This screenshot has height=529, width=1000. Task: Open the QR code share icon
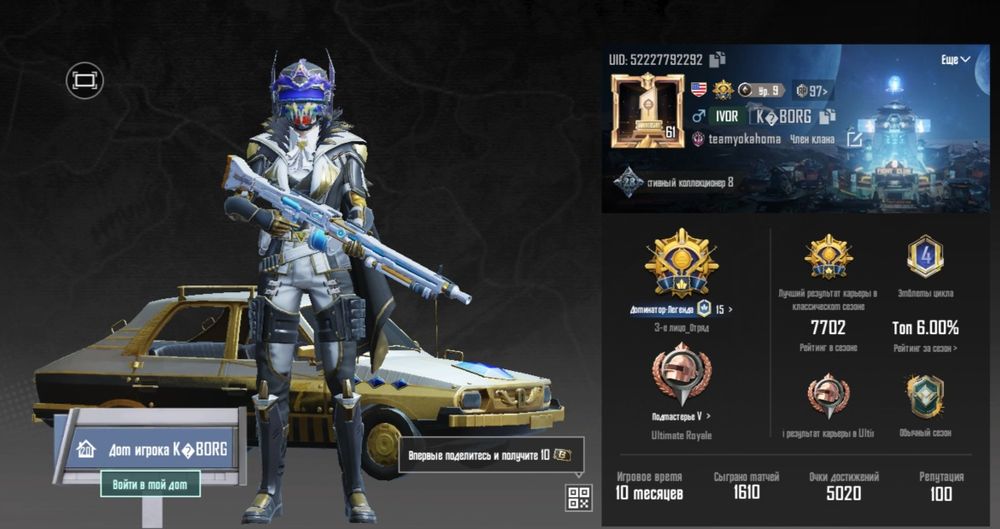(x=579, y=497)
